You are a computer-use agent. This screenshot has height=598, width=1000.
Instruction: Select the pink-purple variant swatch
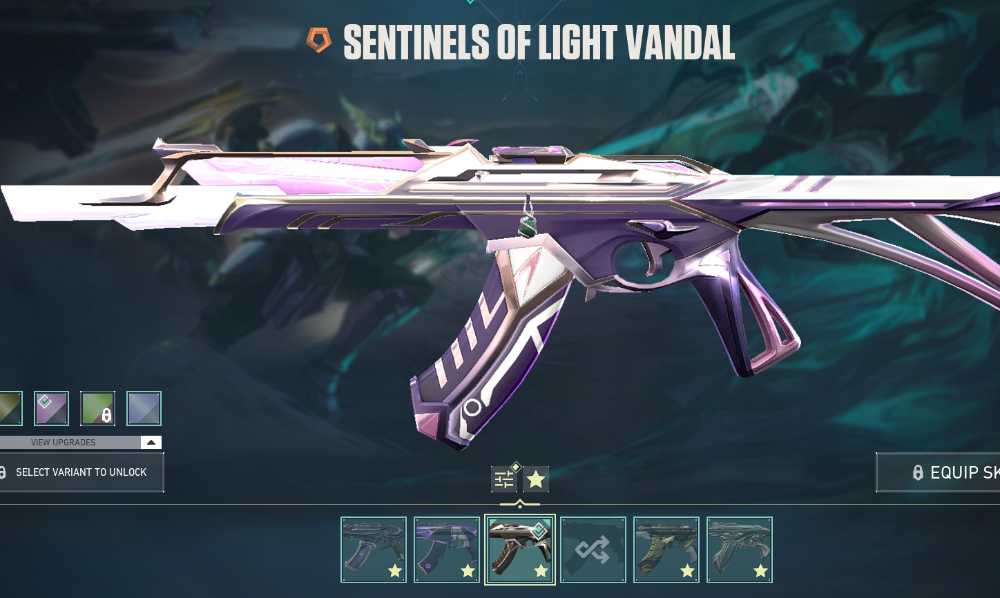51,408
